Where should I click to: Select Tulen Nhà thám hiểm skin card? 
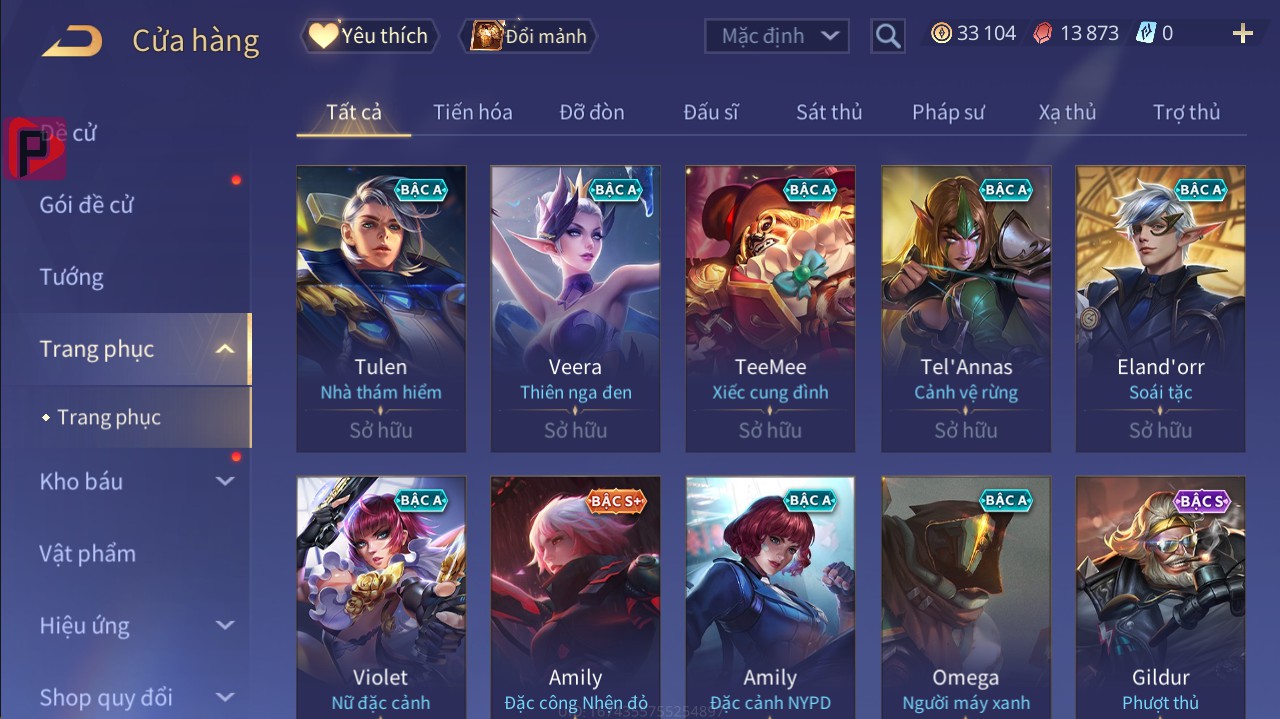[x=381, y=308]
